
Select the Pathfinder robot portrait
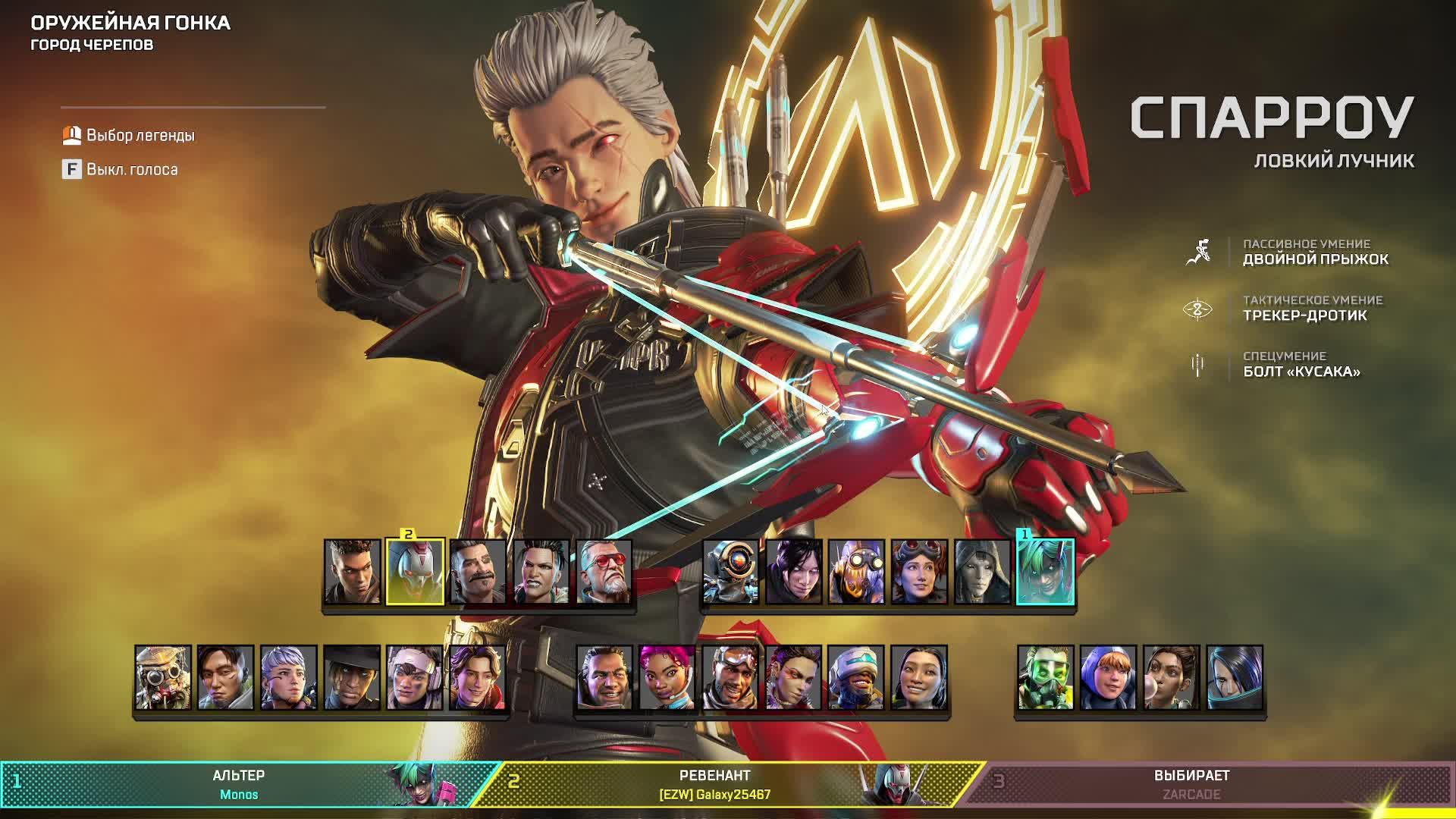730,572
